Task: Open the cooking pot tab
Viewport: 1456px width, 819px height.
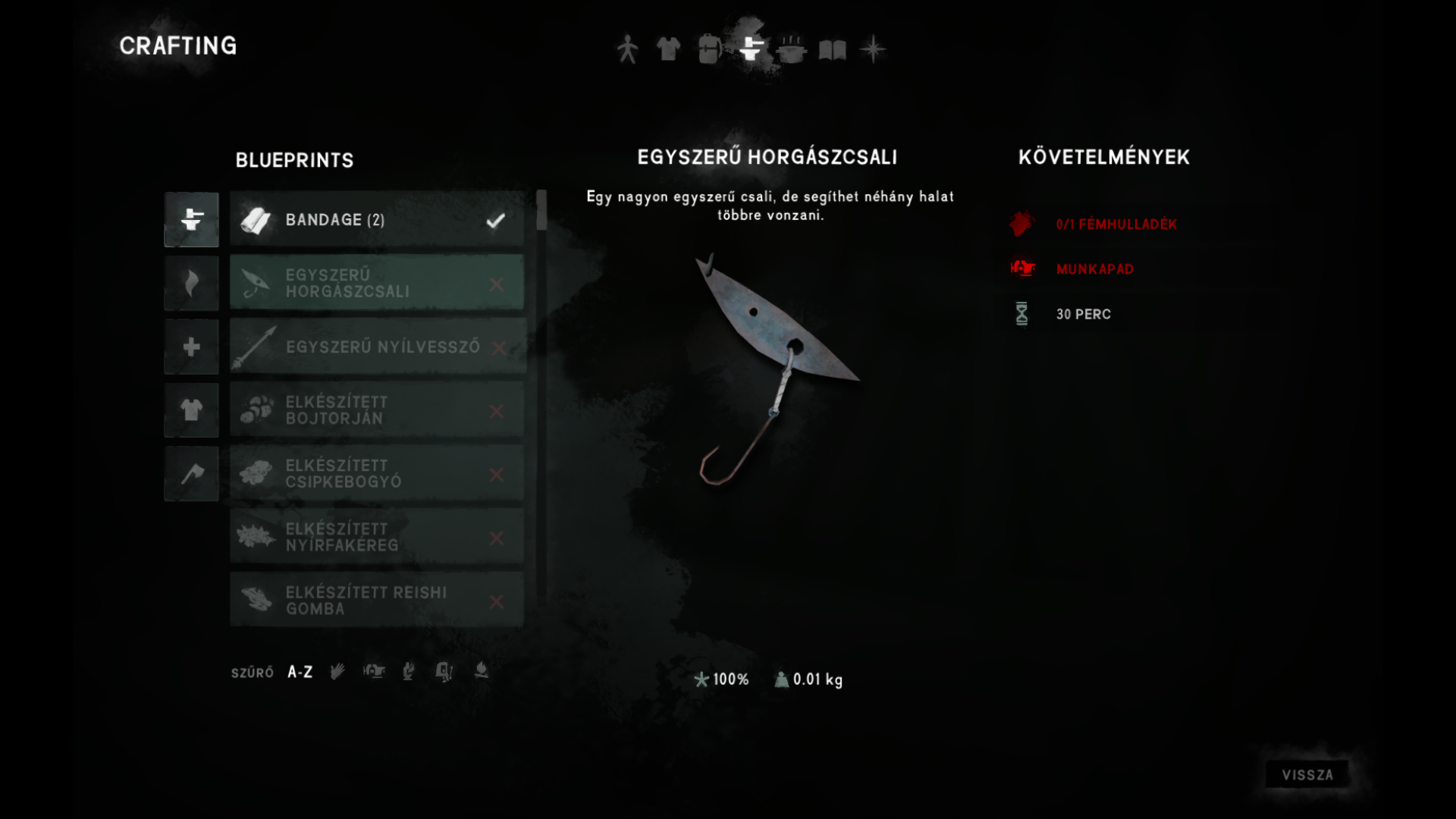Action: pos(791,49)
